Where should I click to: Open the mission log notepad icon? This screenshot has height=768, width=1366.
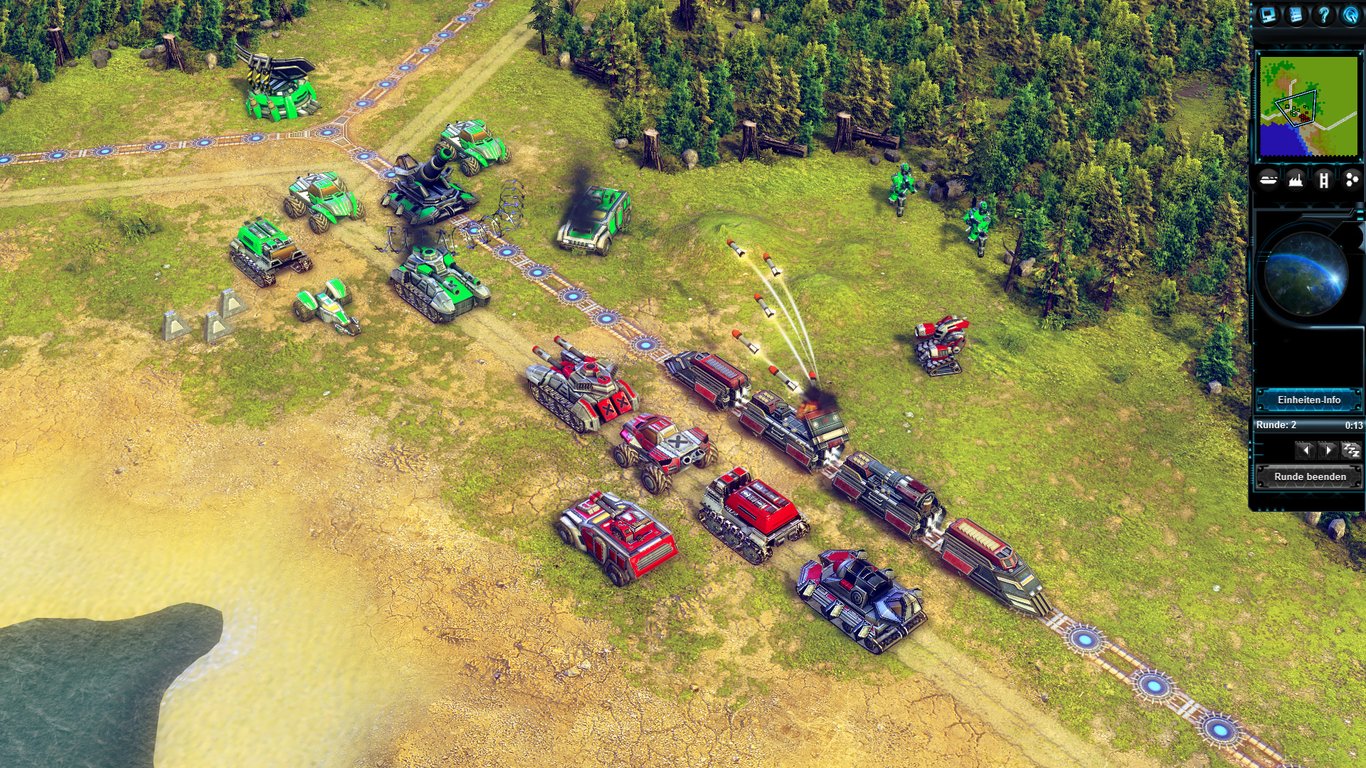[x=1296, y=16]
